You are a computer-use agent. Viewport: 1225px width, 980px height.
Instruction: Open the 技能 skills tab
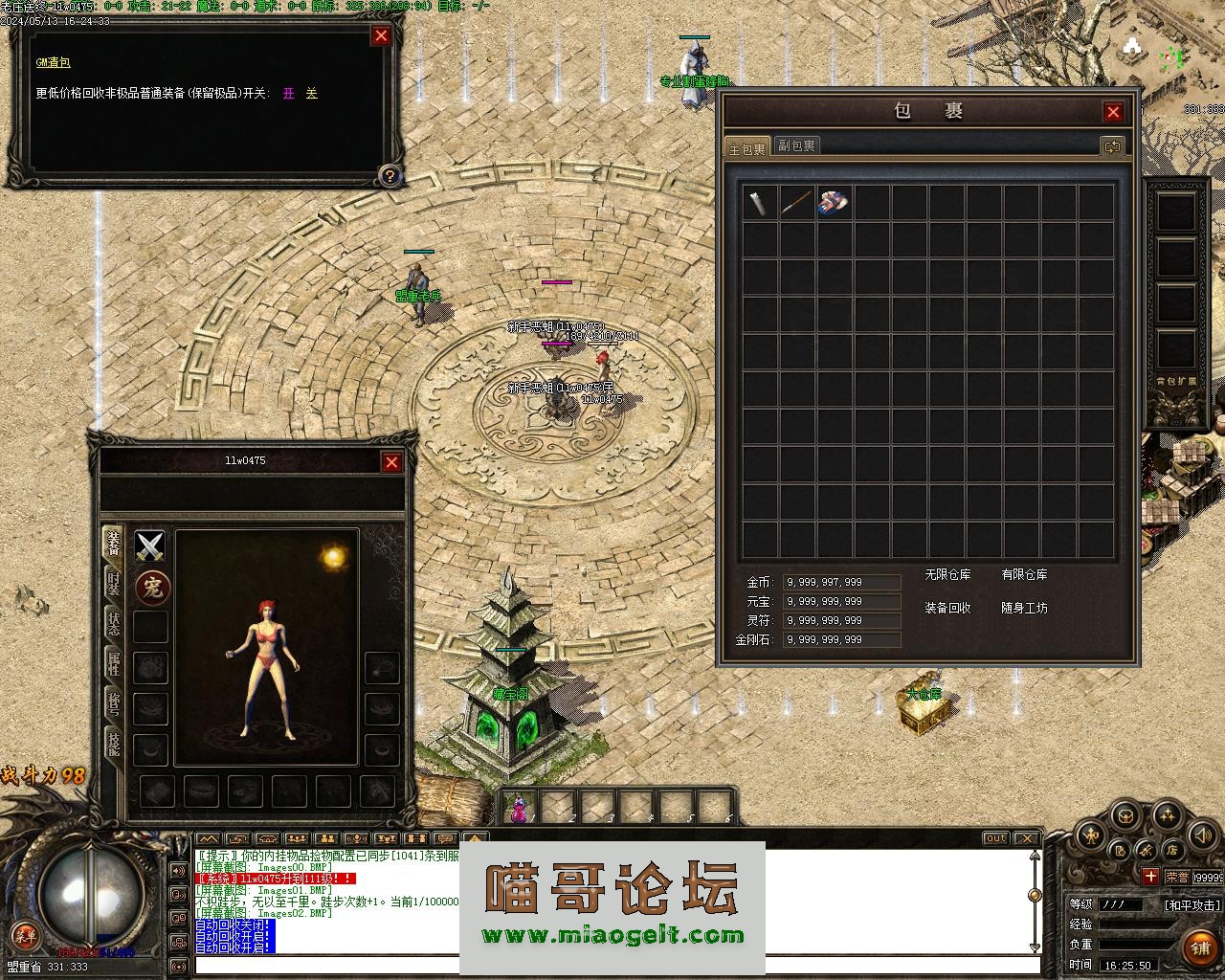(114, 745)
